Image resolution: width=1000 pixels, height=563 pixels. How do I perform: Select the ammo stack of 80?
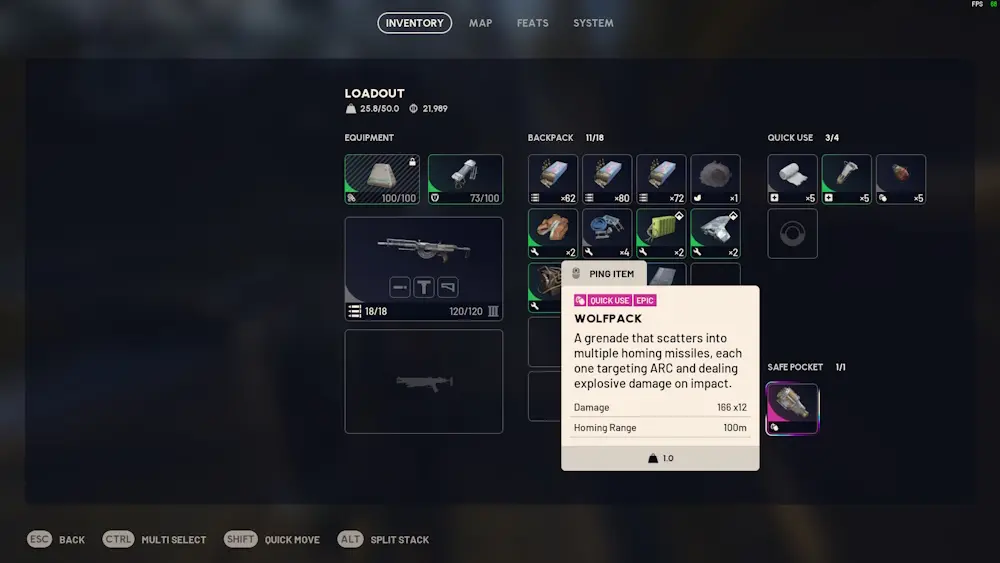607,179
